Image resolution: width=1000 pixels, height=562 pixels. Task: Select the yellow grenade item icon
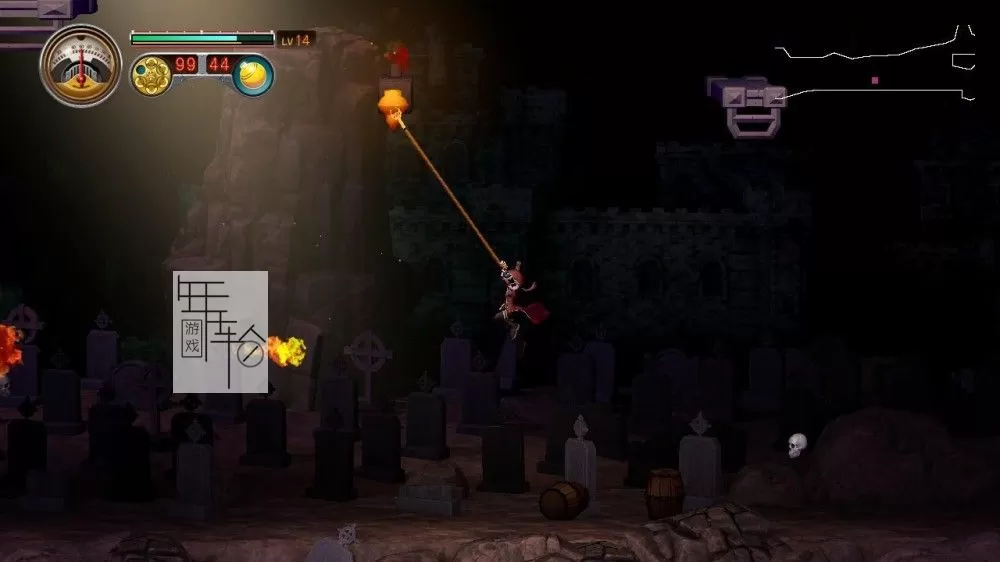254,76
